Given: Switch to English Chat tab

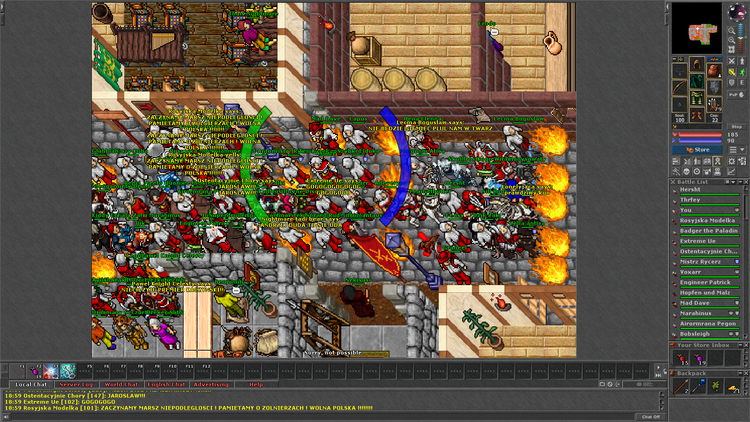Looking at the screenshot, I should [x=166, y=384].
